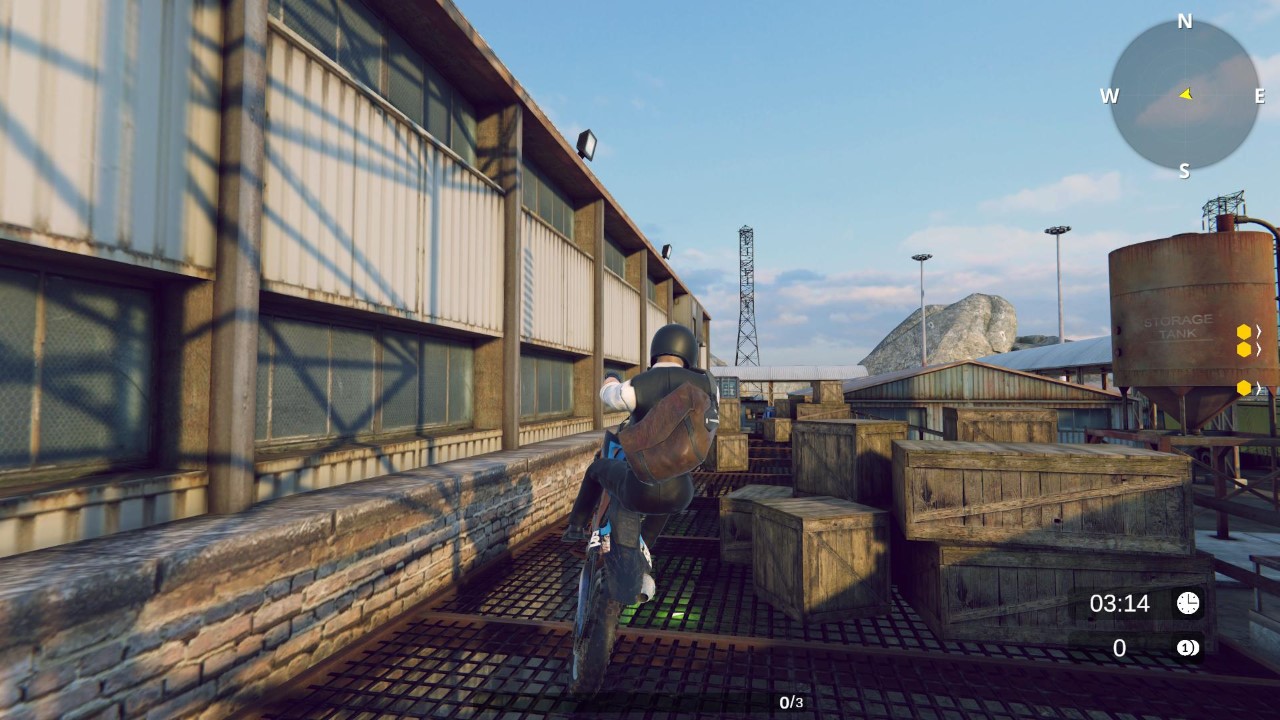Select the N label on the compass
This screenshot has width=1280, height=720.
tap(1186, 20)
